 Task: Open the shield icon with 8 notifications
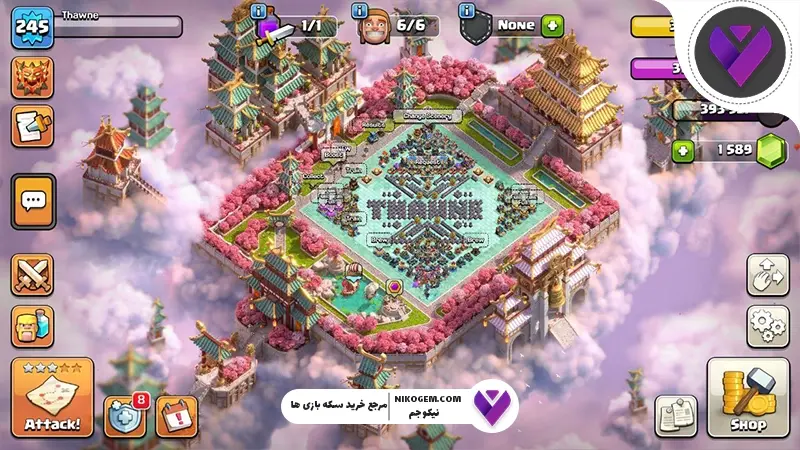pos(125,415)
